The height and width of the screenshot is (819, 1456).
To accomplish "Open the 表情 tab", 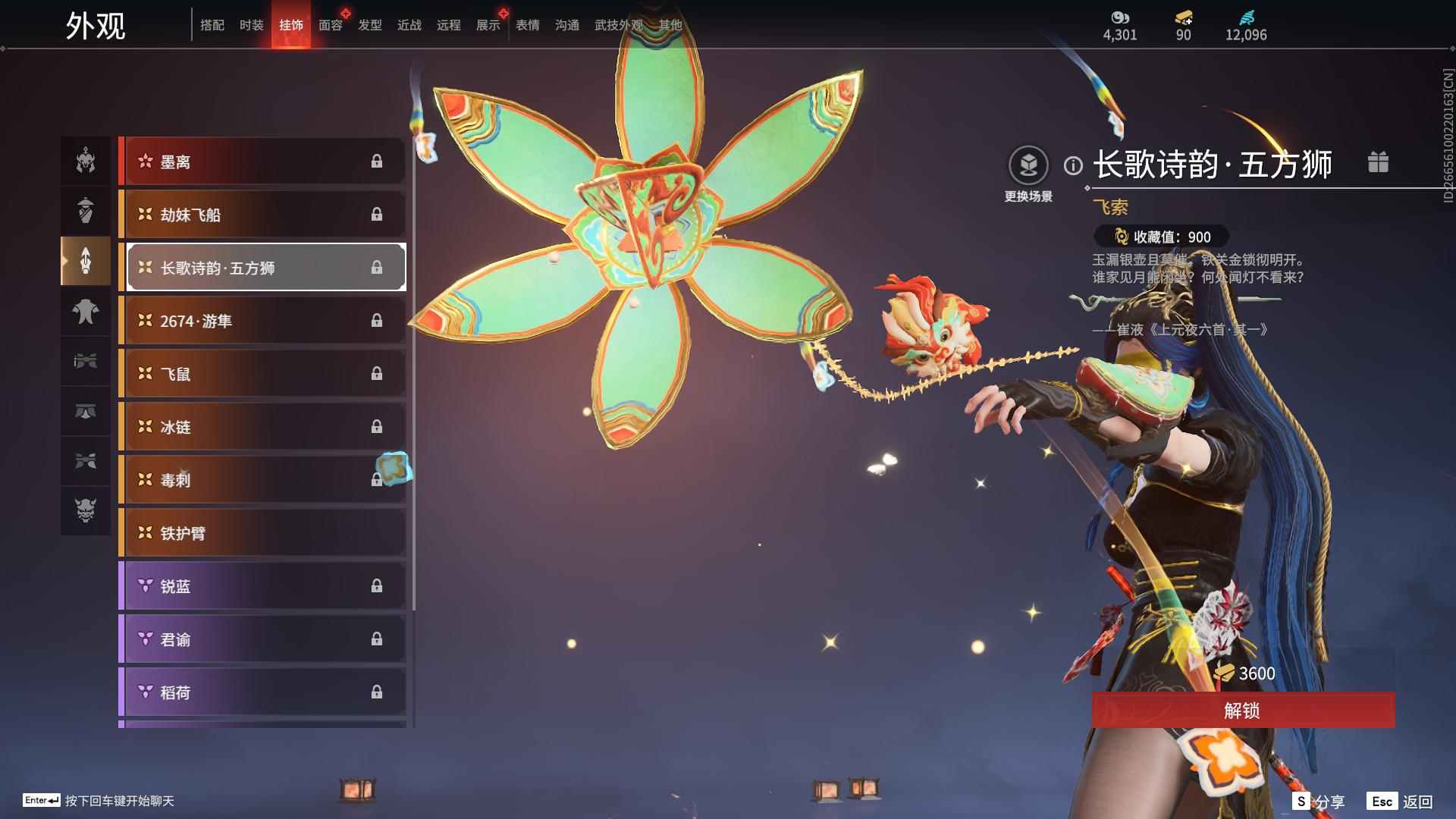I will pos(528,25).
